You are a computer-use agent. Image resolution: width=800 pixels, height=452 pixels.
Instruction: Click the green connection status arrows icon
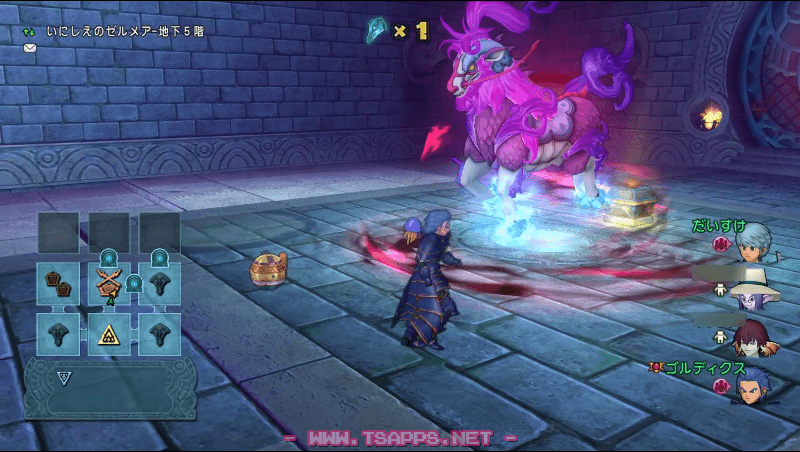(29, 31)
